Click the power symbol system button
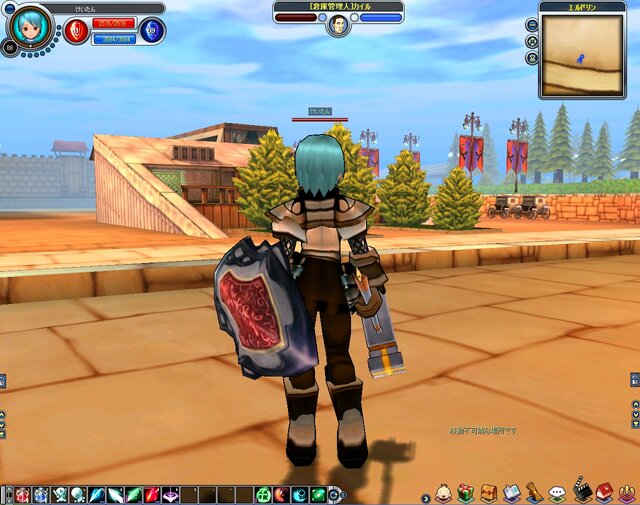The image size is (640, 505). pyautogui.click(x=627, y=492)
